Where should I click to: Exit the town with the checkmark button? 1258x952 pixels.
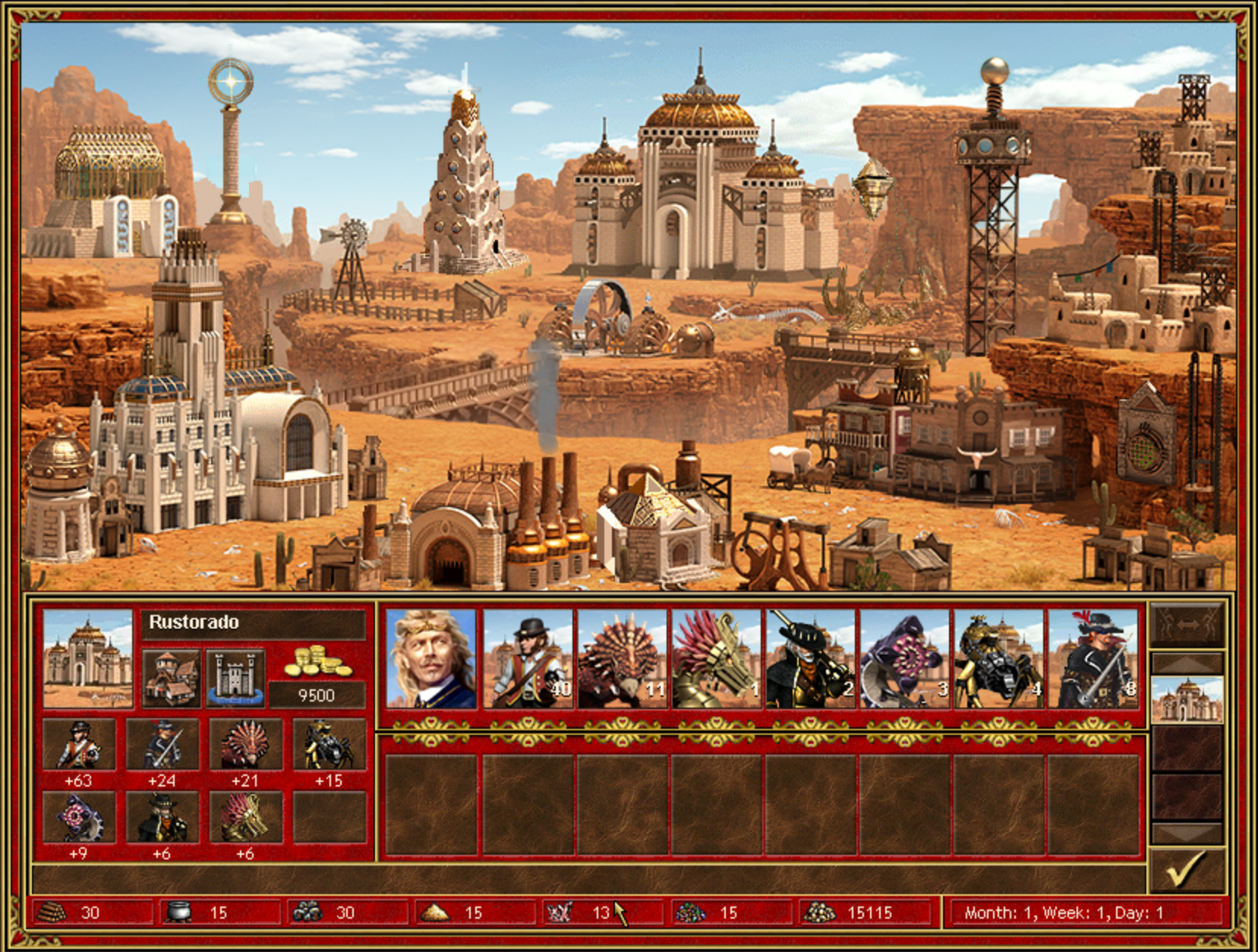(1187, 869)
